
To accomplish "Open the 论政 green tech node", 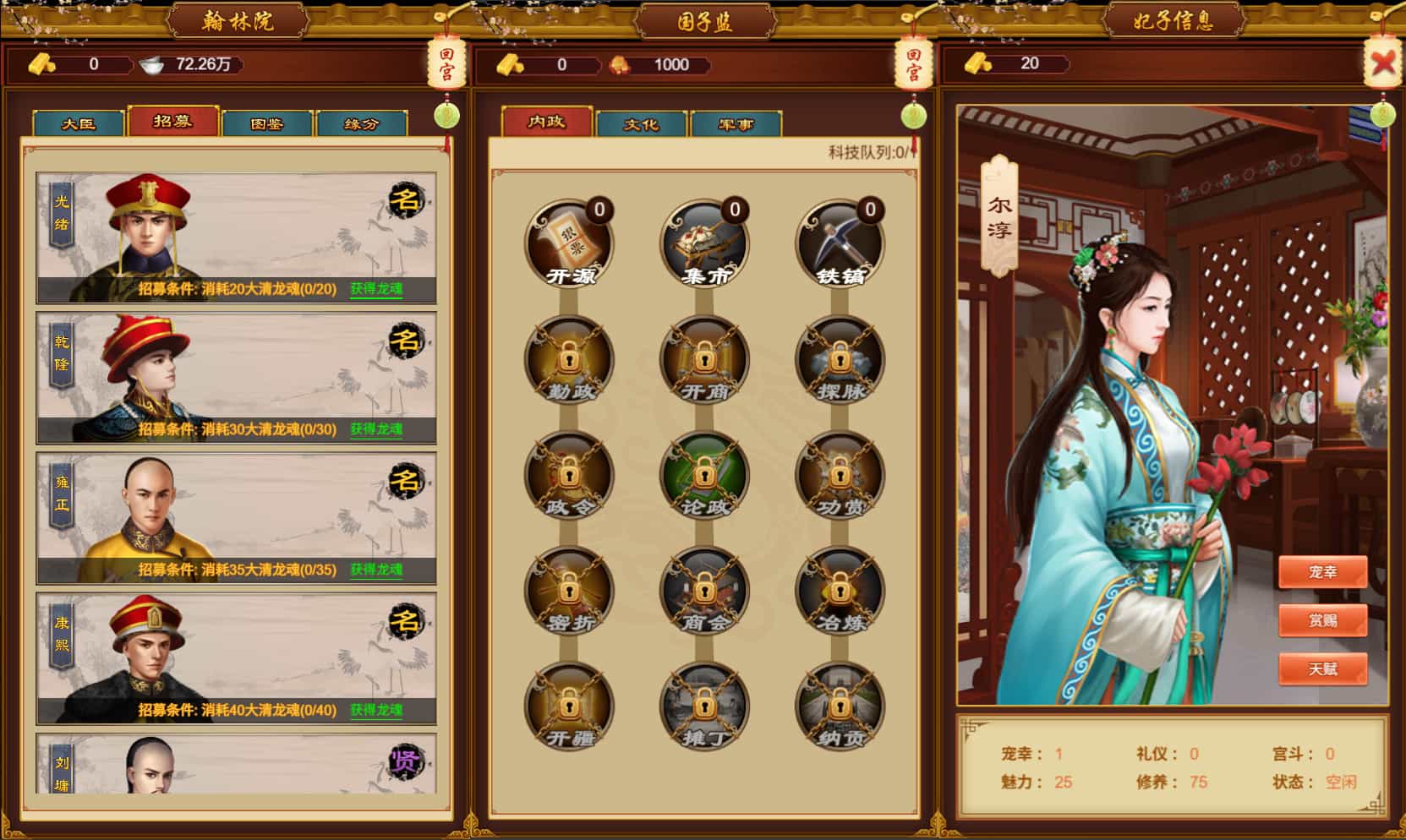I will [703, 475].
